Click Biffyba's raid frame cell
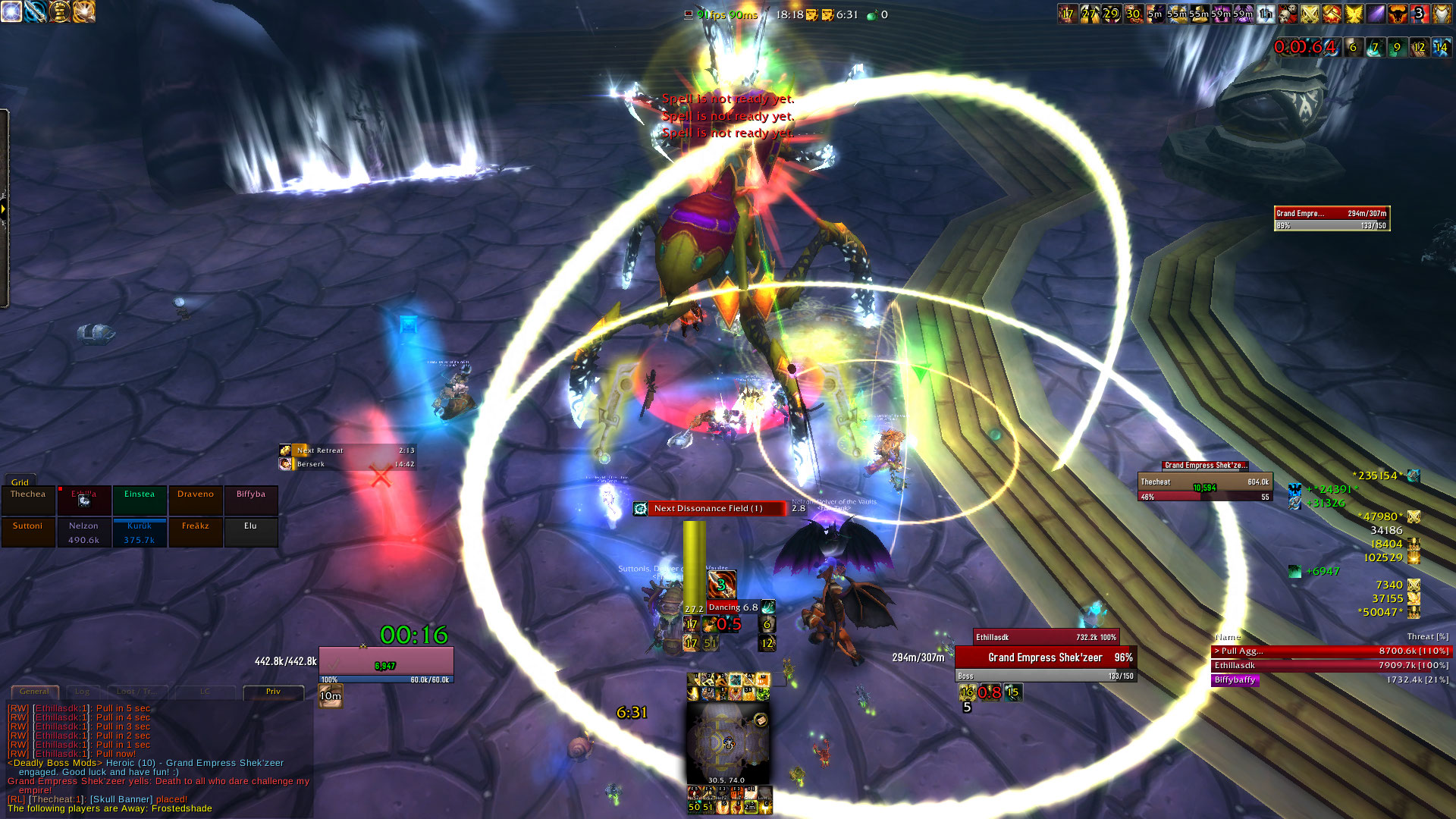The height and width of the screenshot is (819, 1456). point(251,500)
